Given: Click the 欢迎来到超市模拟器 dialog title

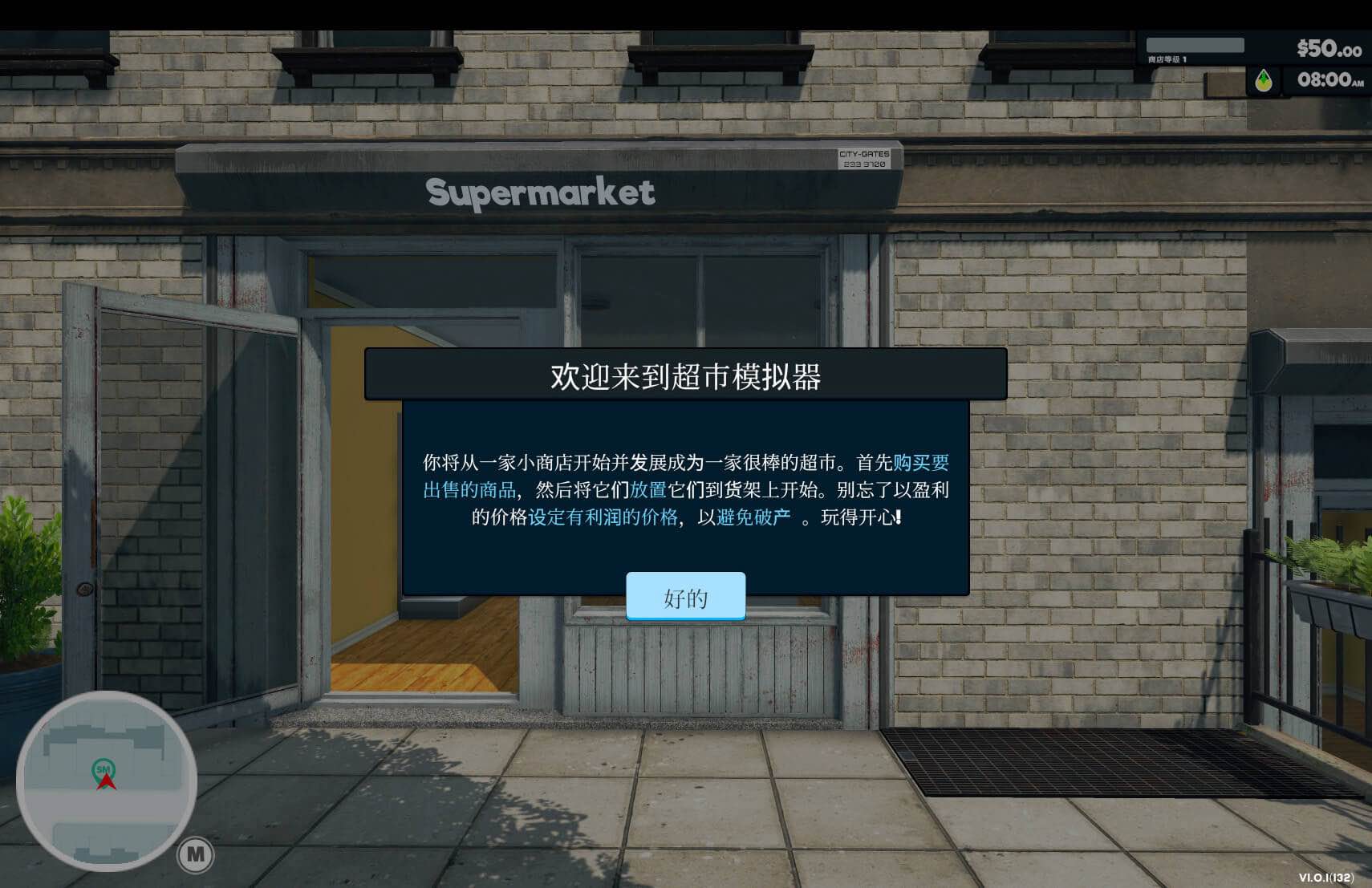Looking at the screenshot, I should click(x=686, y=375).
